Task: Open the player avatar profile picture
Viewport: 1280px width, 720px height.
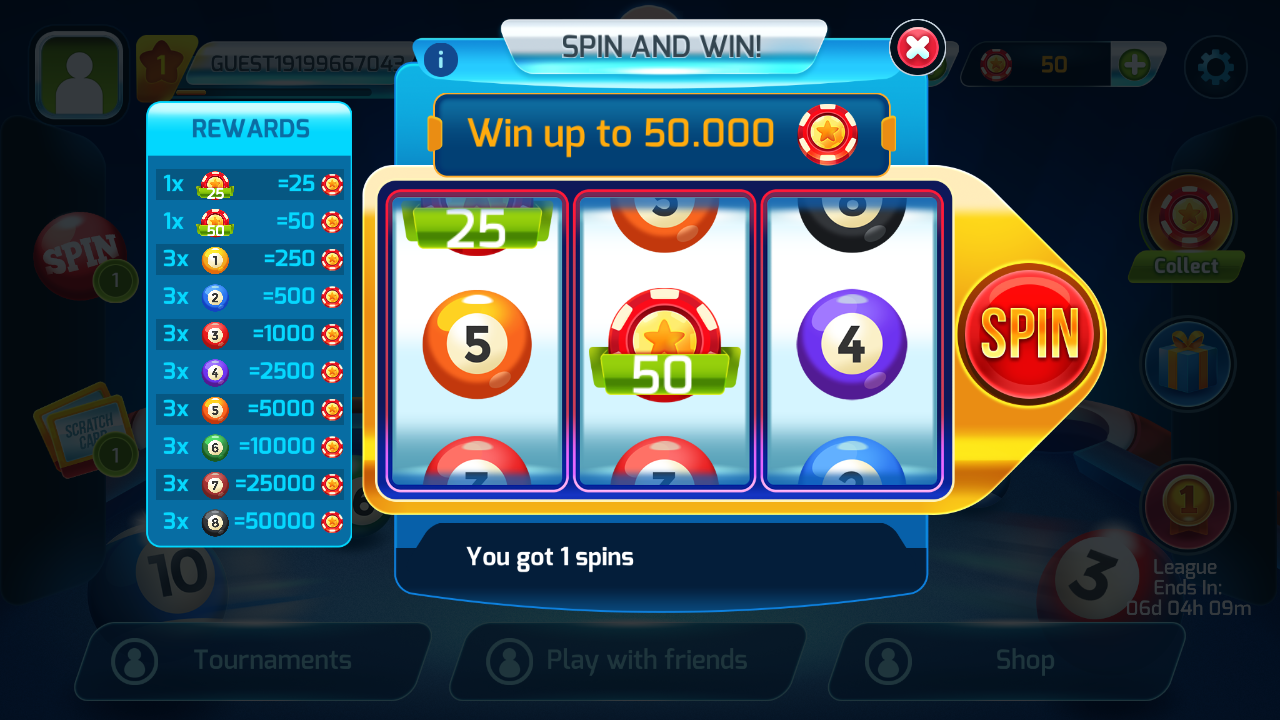Action: pyautogui.click(x=78, y=75)
